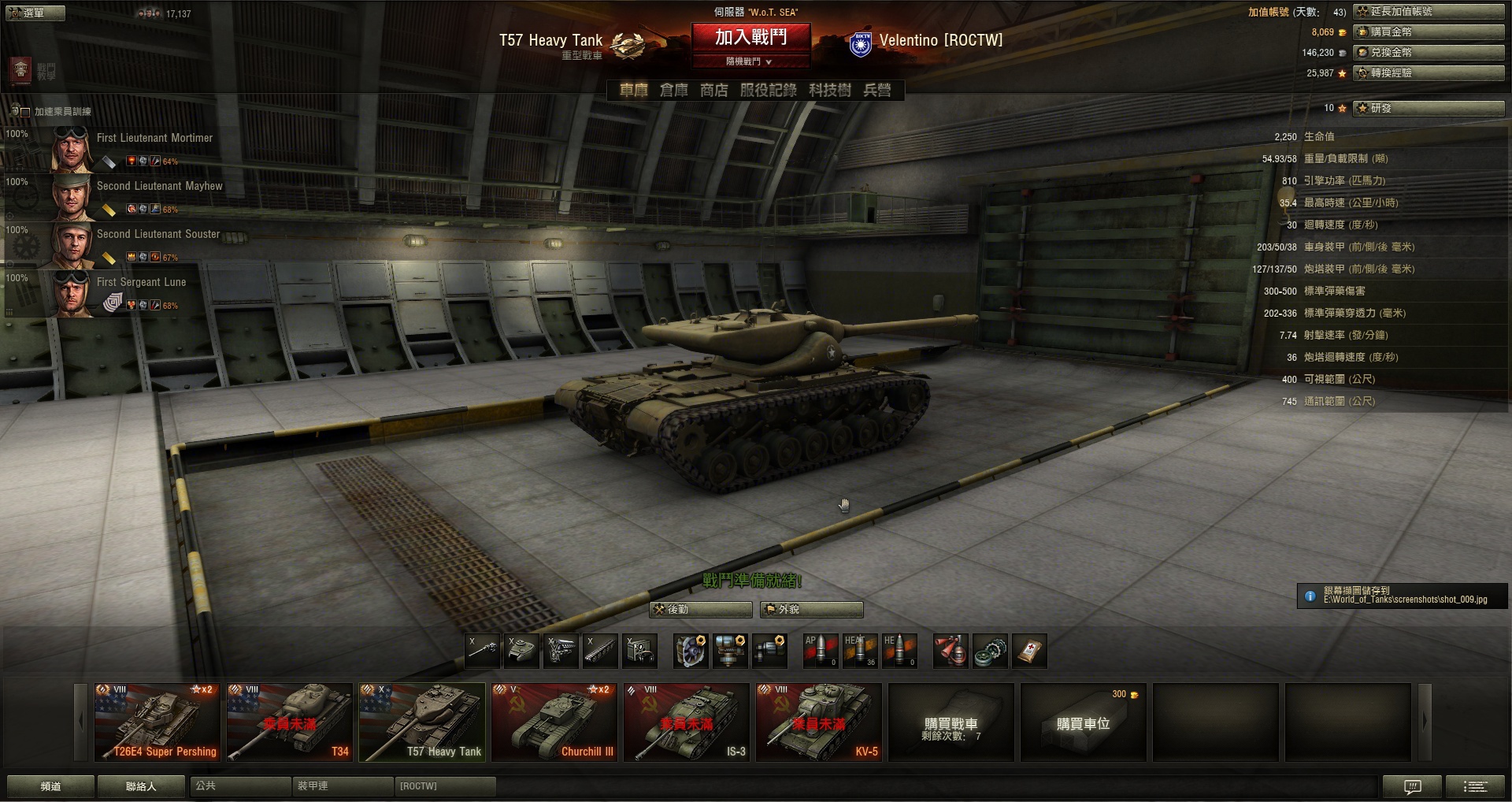Open the 服役記錄 tab
This screenshot has height=802, width=1512.
tap(768, 91)
